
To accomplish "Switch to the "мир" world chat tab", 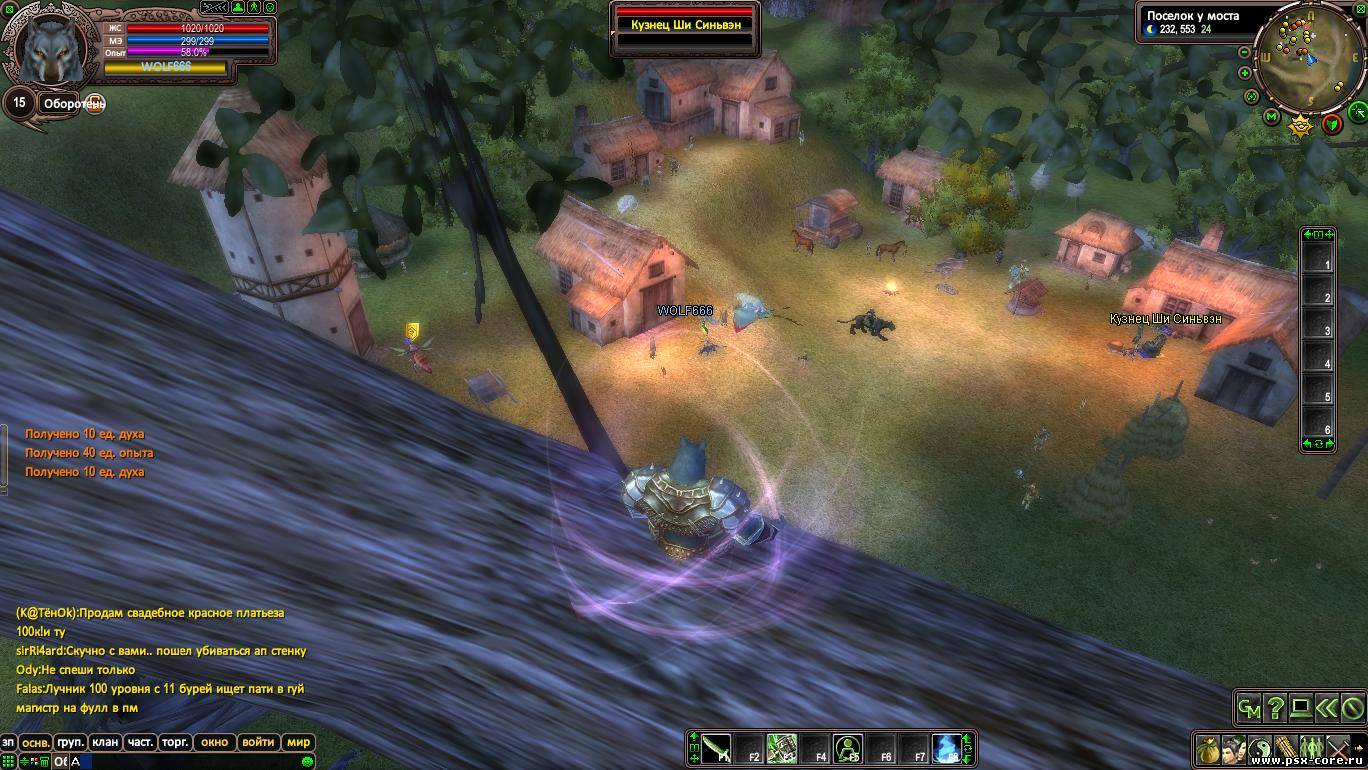I will (298, 743).
